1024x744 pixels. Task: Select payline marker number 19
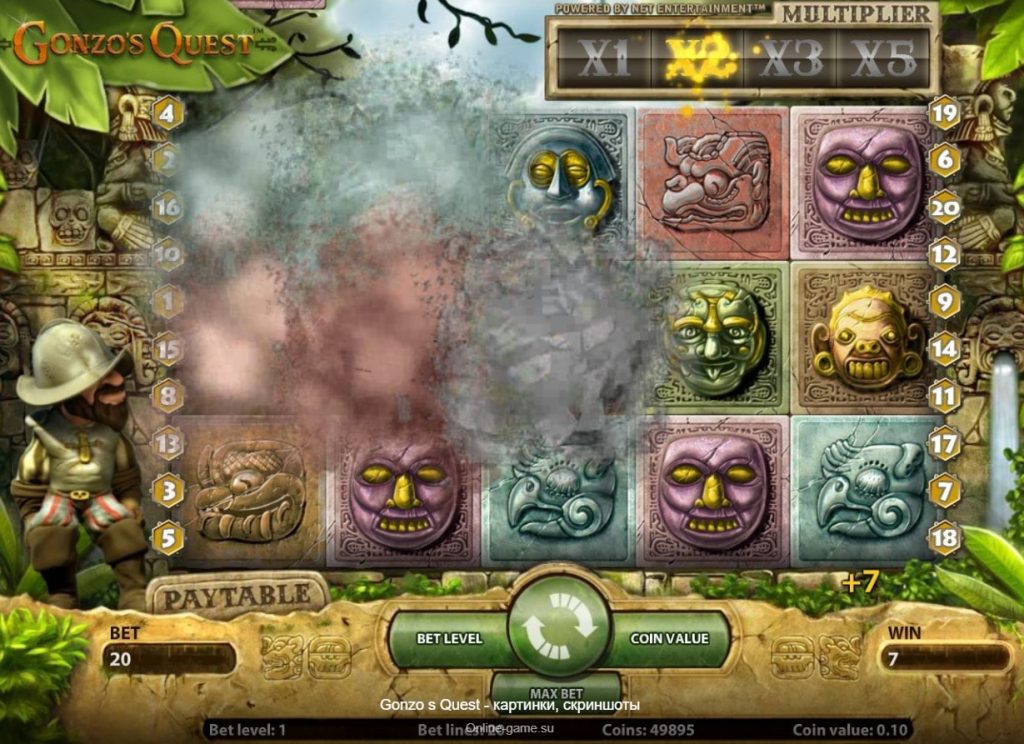944,113
